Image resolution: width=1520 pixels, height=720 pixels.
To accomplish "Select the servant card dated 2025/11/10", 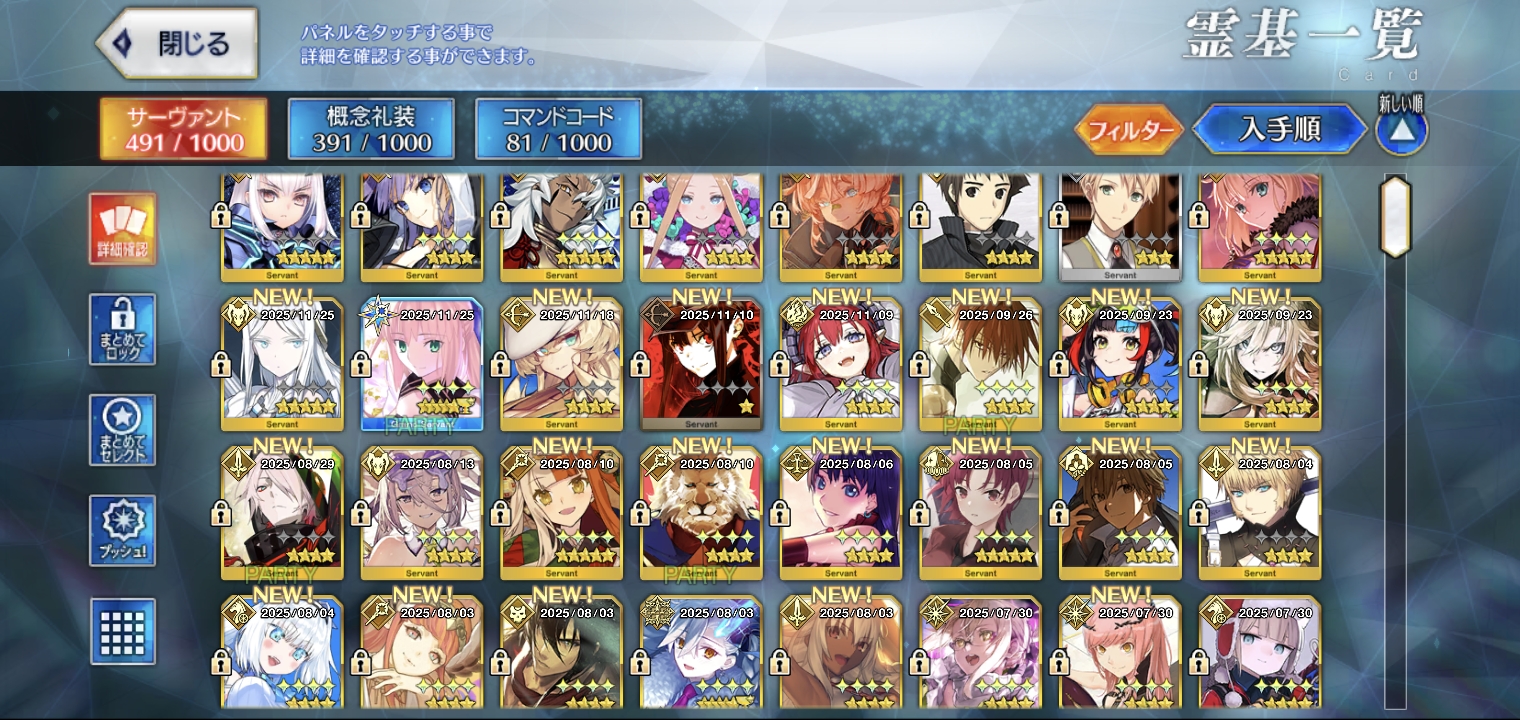I will 701,365.
